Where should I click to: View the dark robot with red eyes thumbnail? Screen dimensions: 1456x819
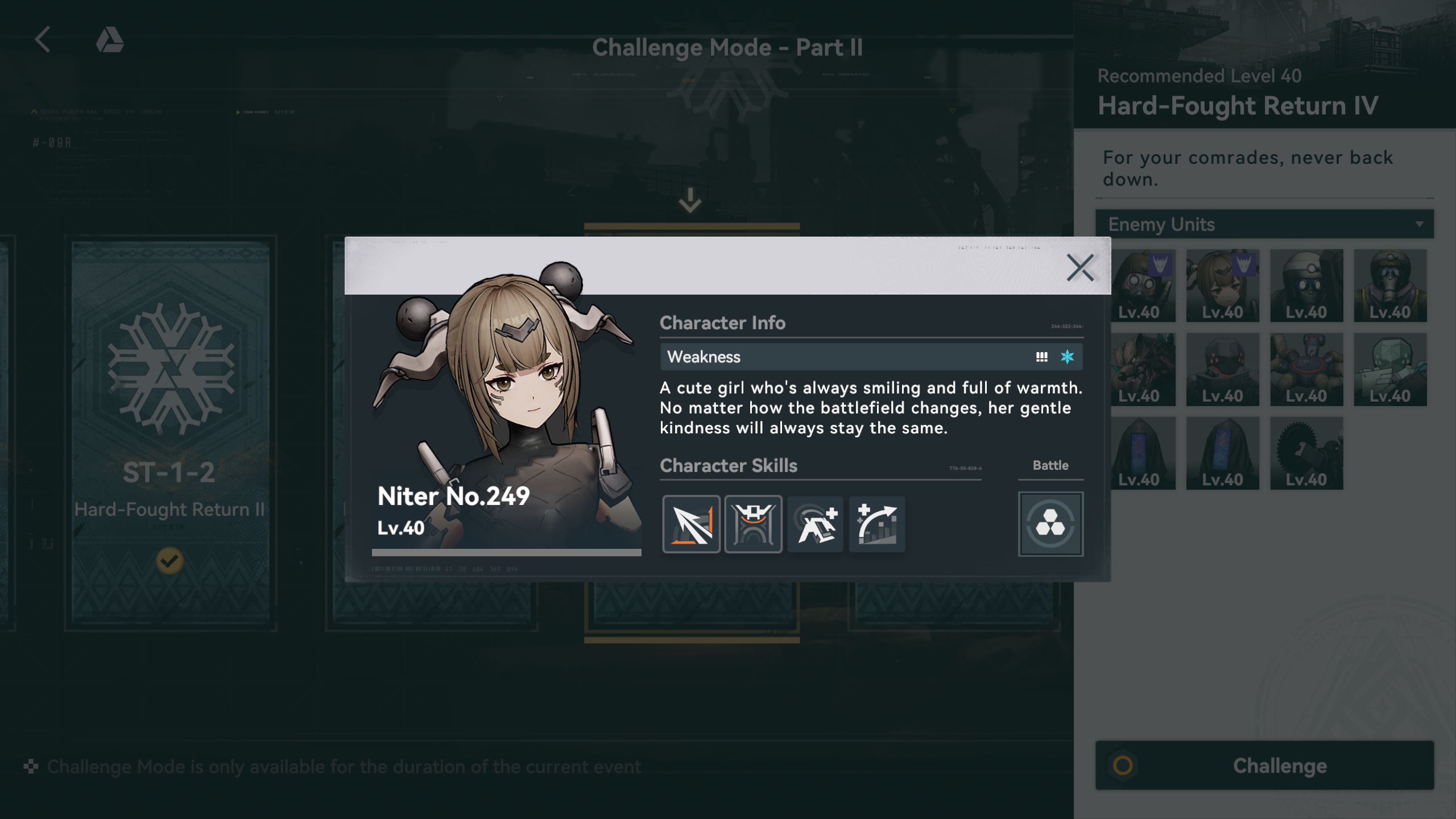[1222, 369]
